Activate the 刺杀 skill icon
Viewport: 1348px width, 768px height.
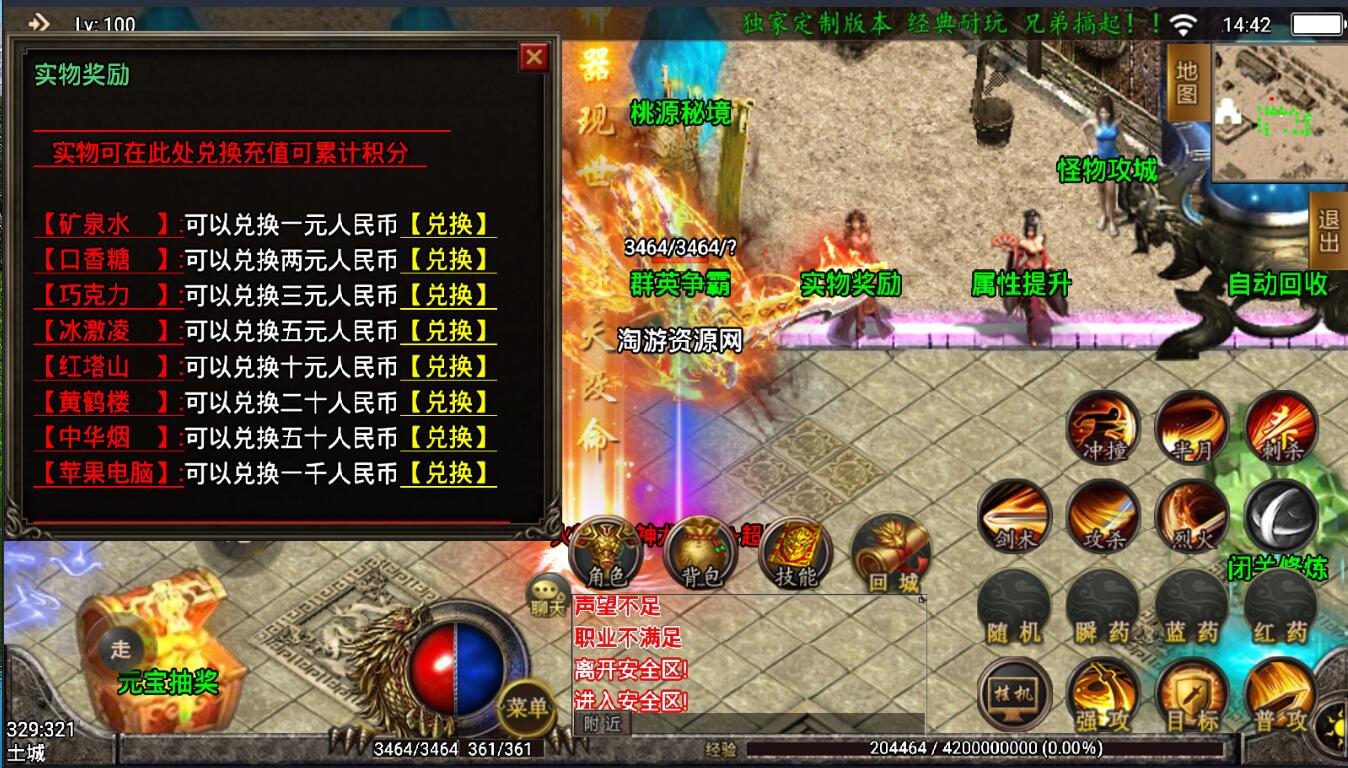[1280, 426]
